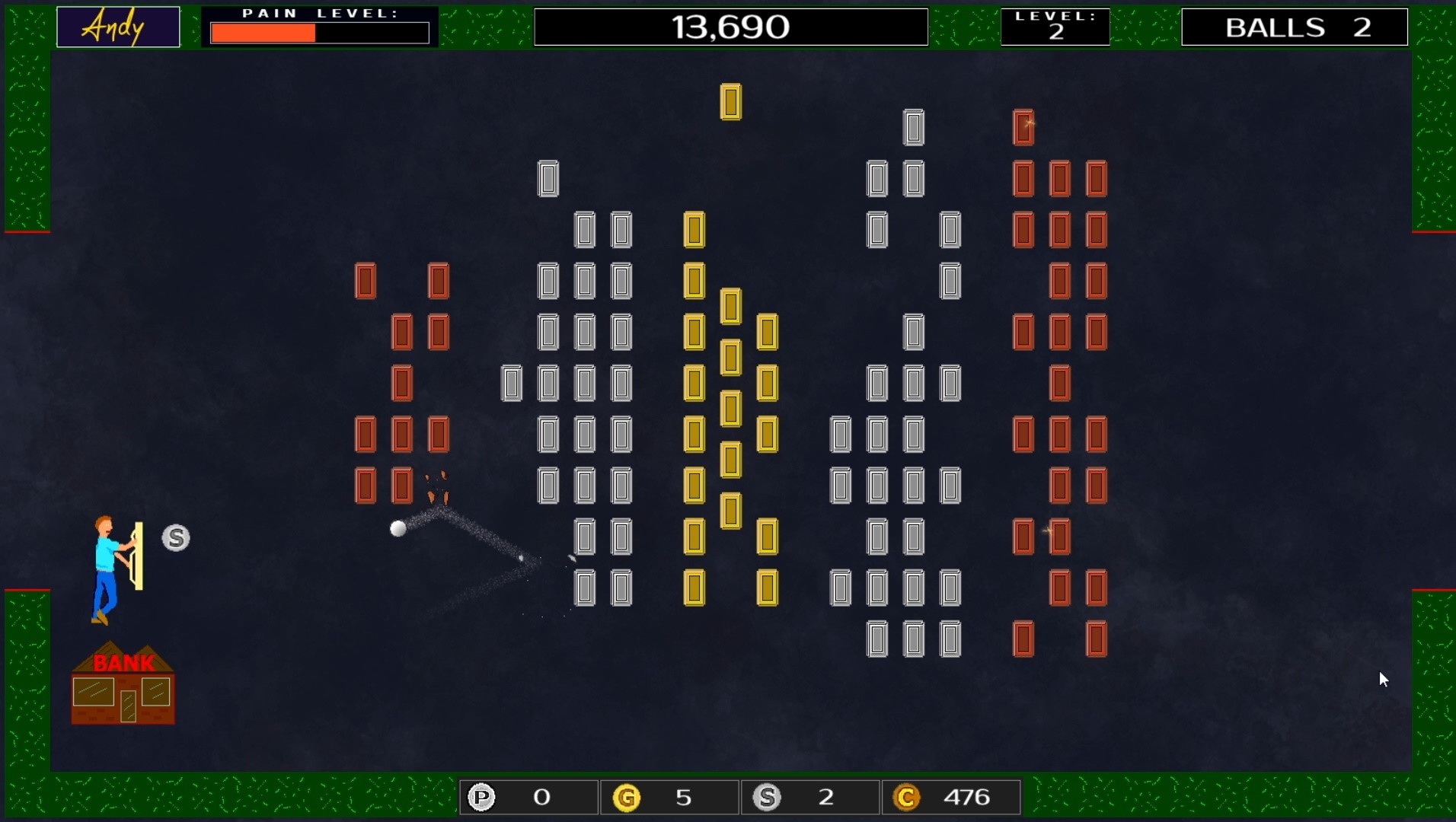This screenshot has width=1456, height=822.
Task: Click the sparkling red brick on the right
Action: click(x=1058, y=537)
